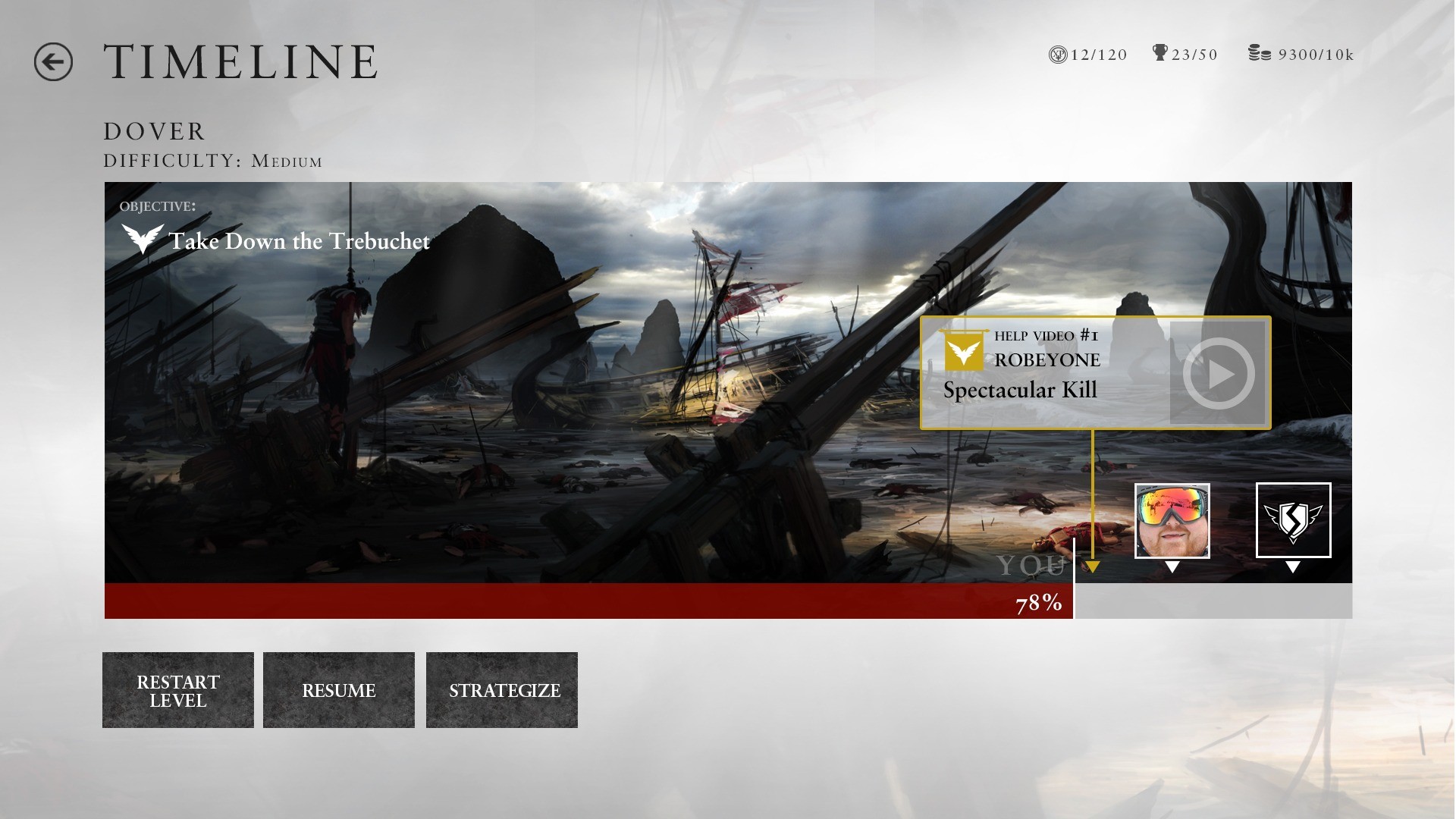Open the Strategize screen
The height and width of the screenshot is (819, 1456).
(502, 690)
